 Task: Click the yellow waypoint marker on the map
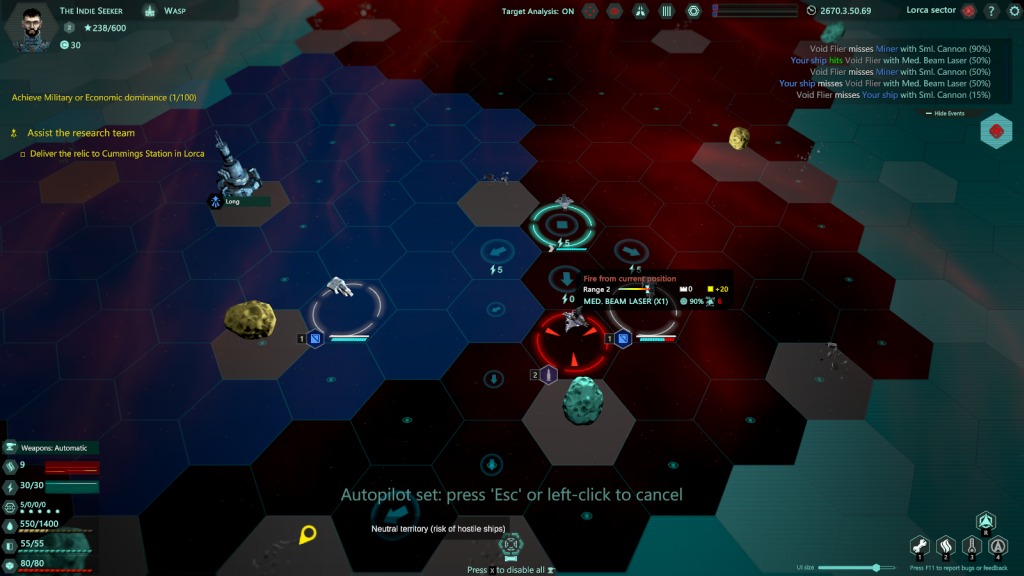coord(307,535)
